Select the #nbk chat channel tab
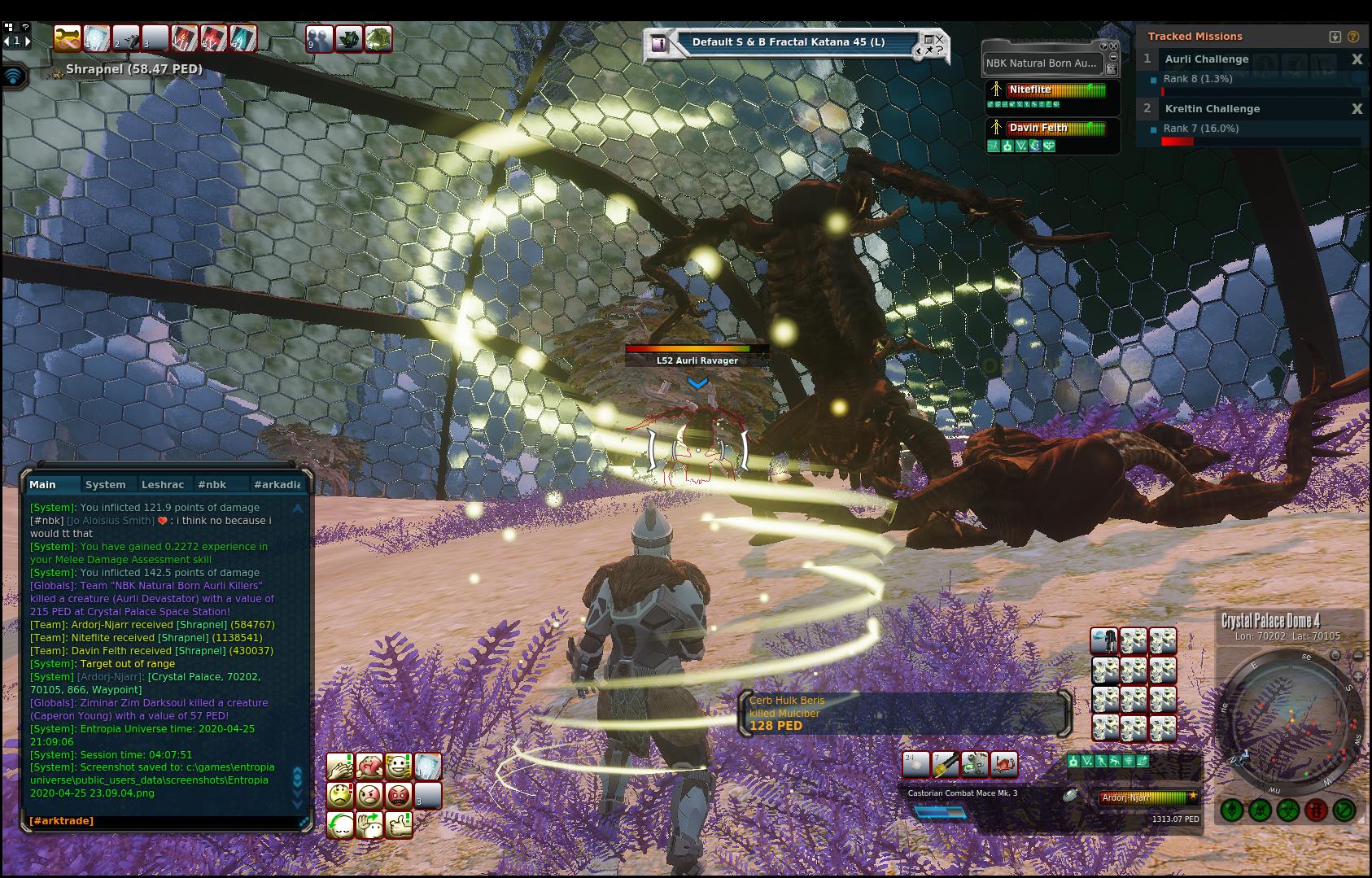This screenshot has width=1372, height=878. coord(212,484)
